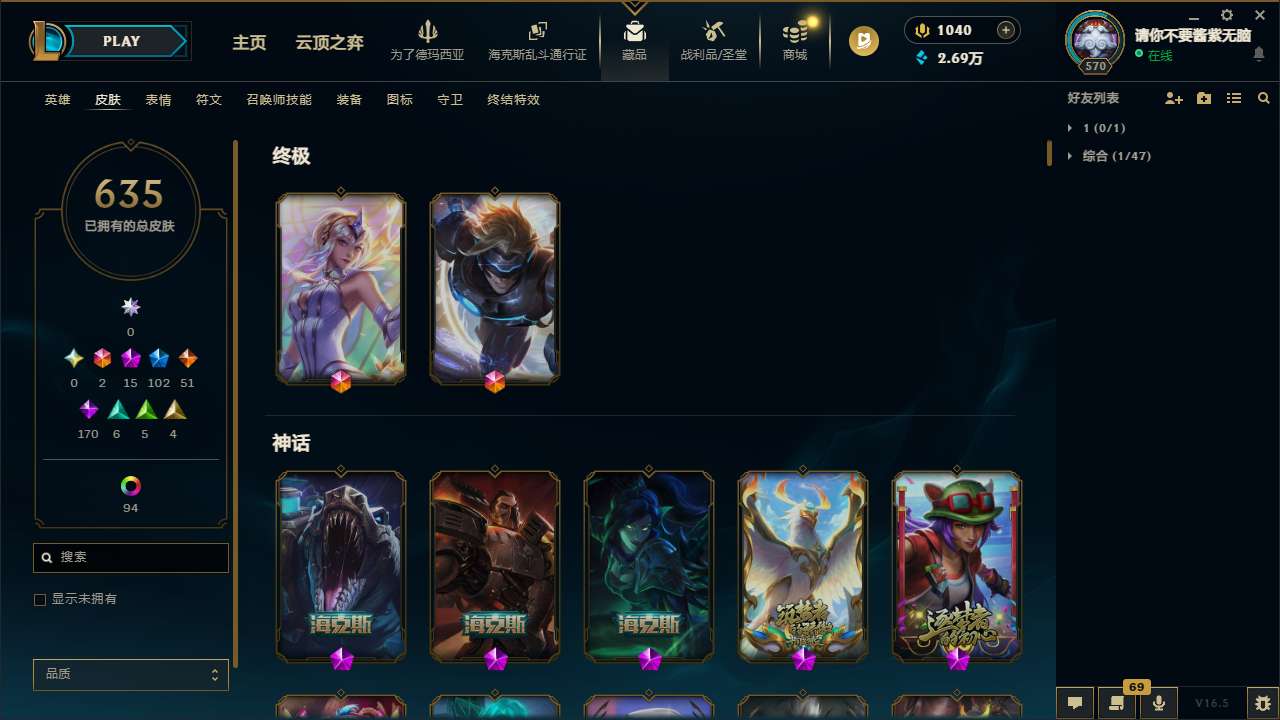Click the plus button to add RP currency
Image resolution: width=1280 pixels, height=720 pixels.
click(1005, 29)
